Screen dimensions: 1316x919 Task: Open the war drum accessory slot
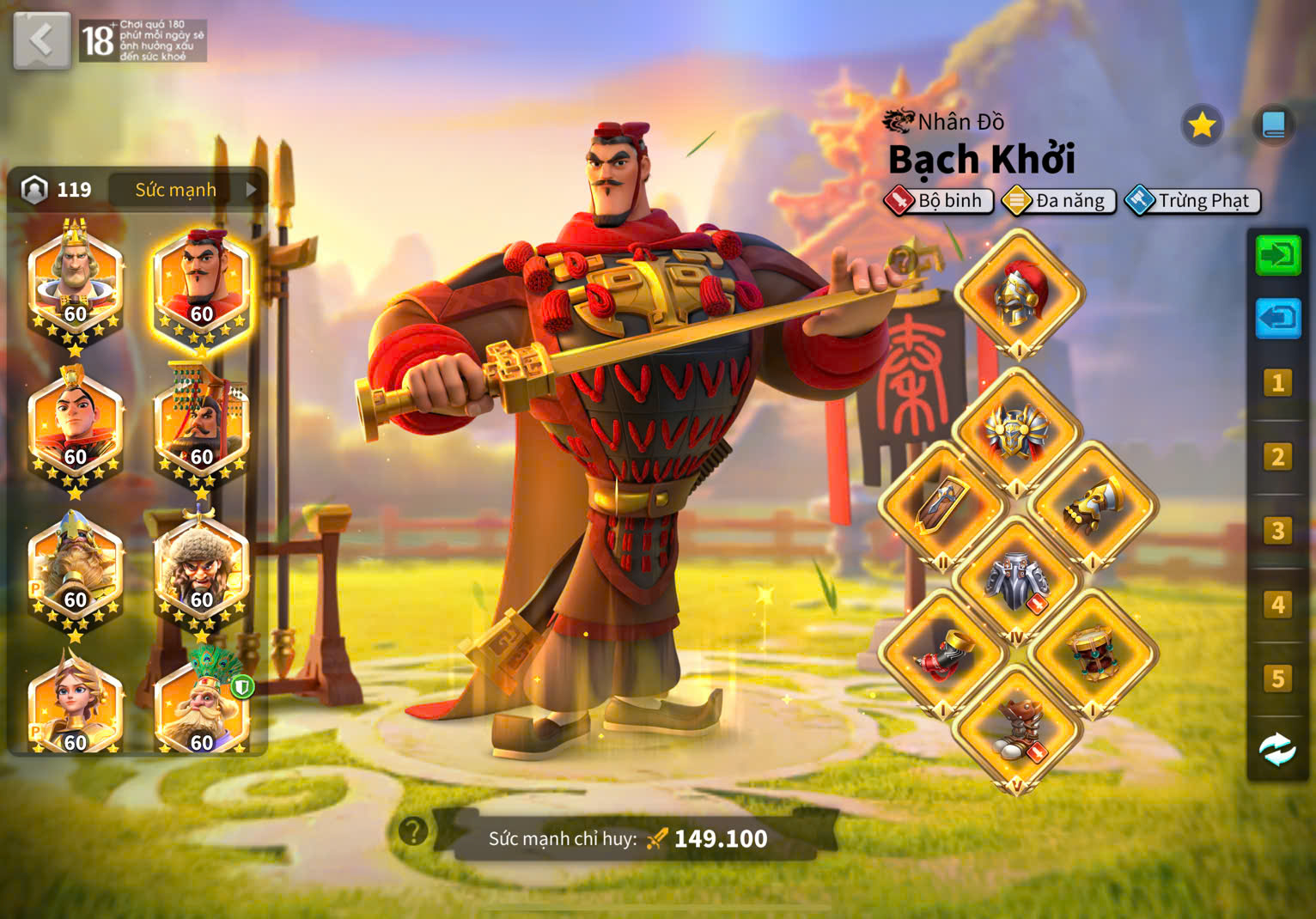(1093, 654)
